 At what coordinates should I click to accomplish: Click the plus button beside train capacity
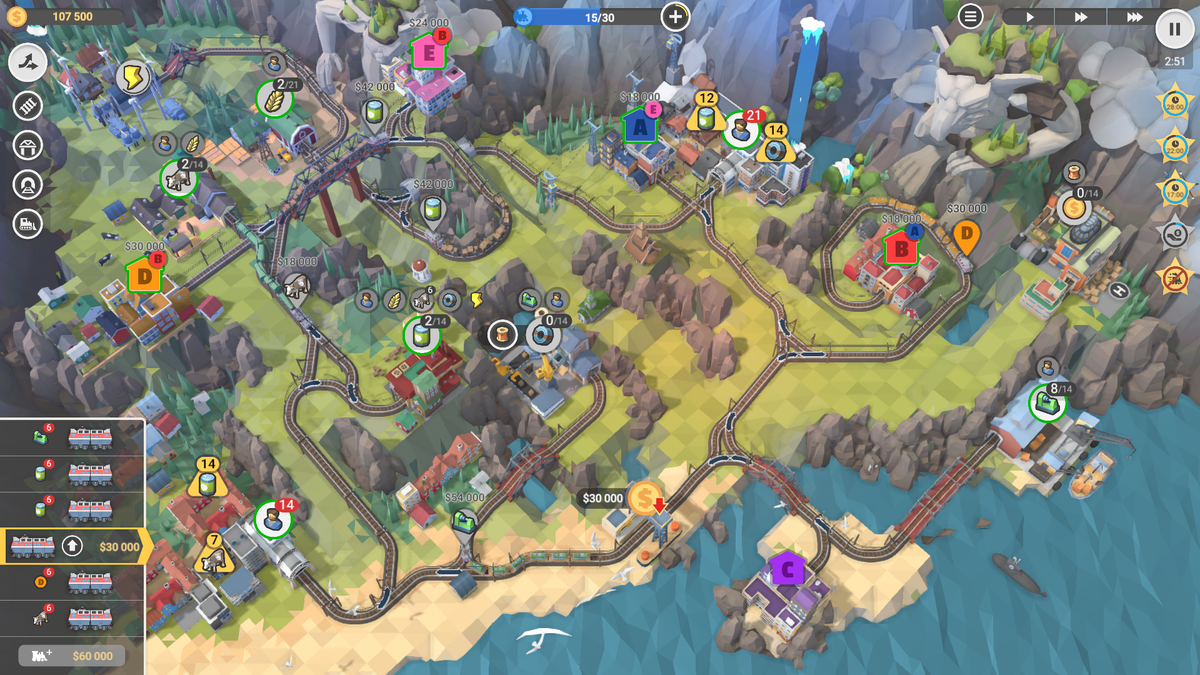[x=676, y=16]
